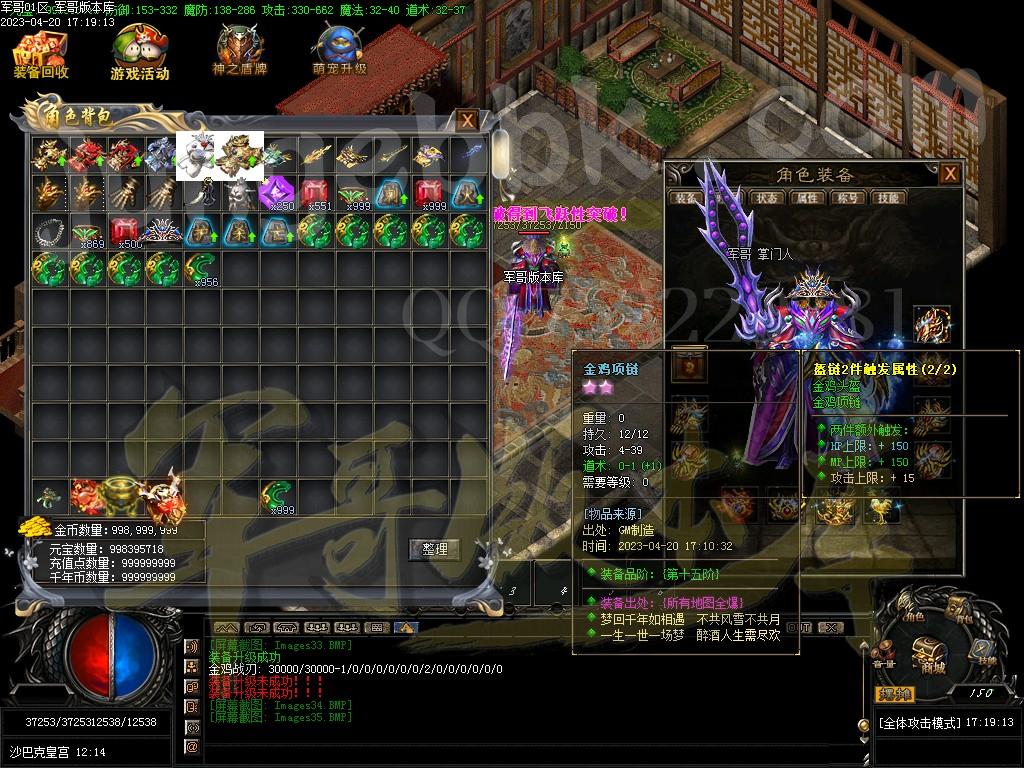Click the golden rooster equipment slot
The height and width of the screenshot is (768, 1024).
pos(881,511)
